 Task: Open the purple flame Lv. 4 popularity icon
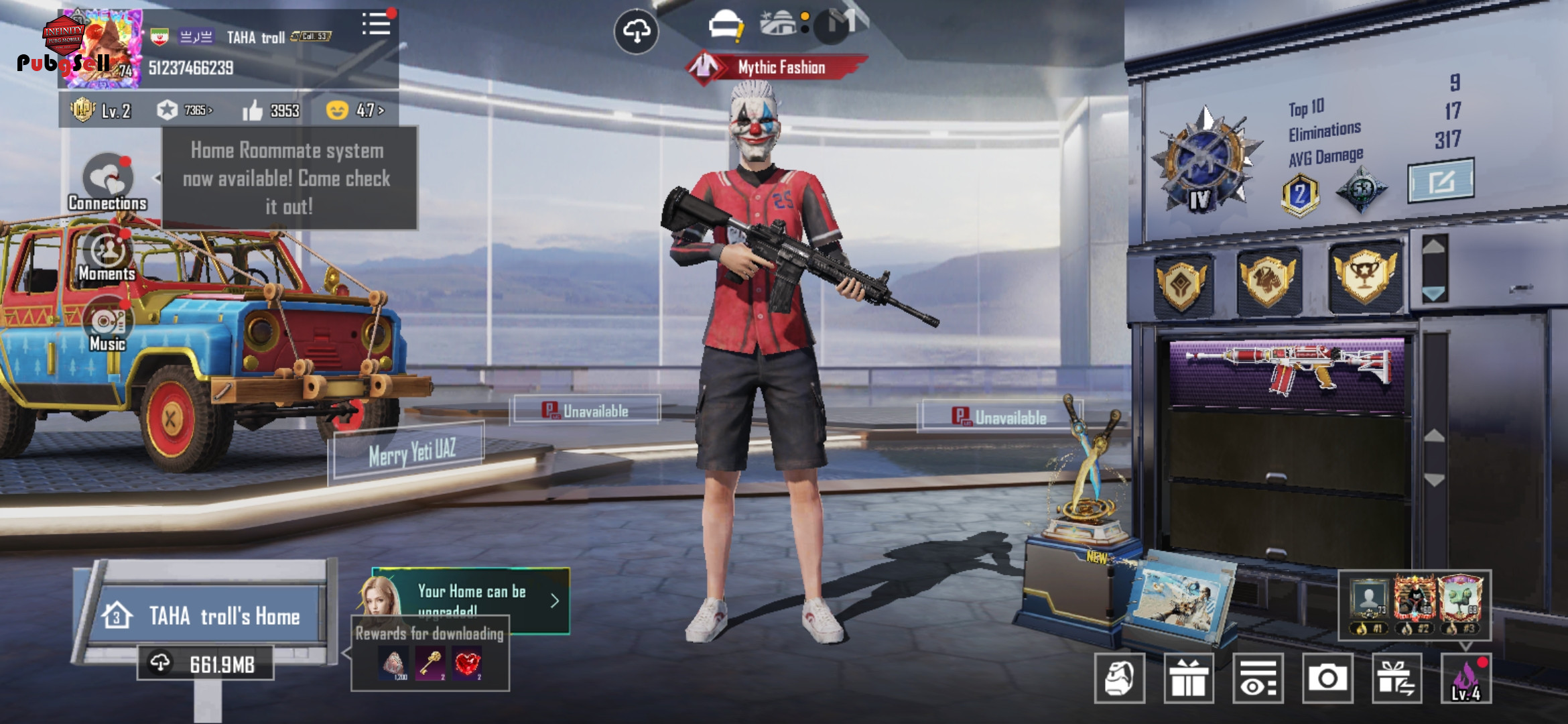pos(1466,678)
